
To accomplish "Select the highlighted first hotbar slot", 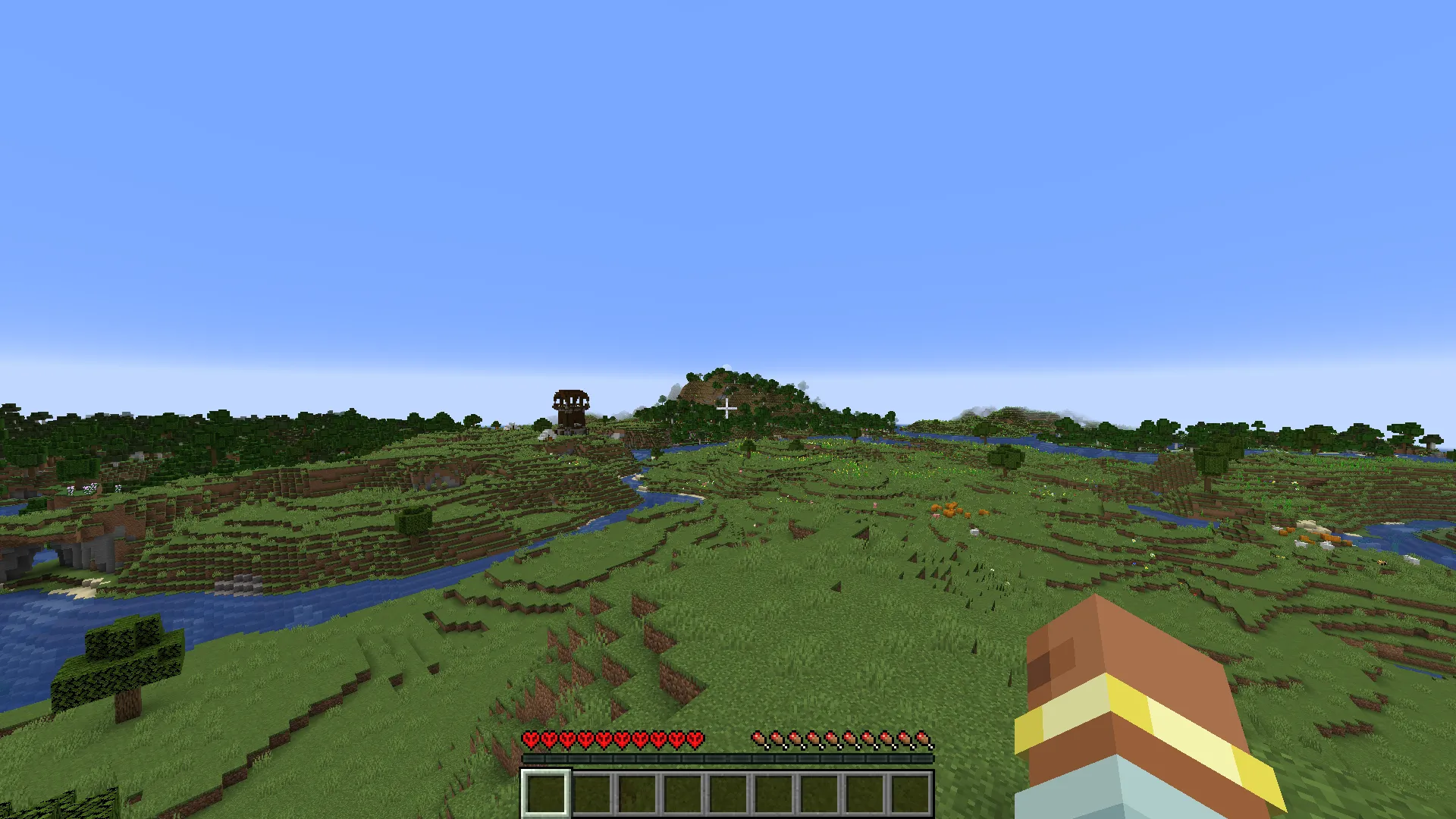I will coord(545,794).
